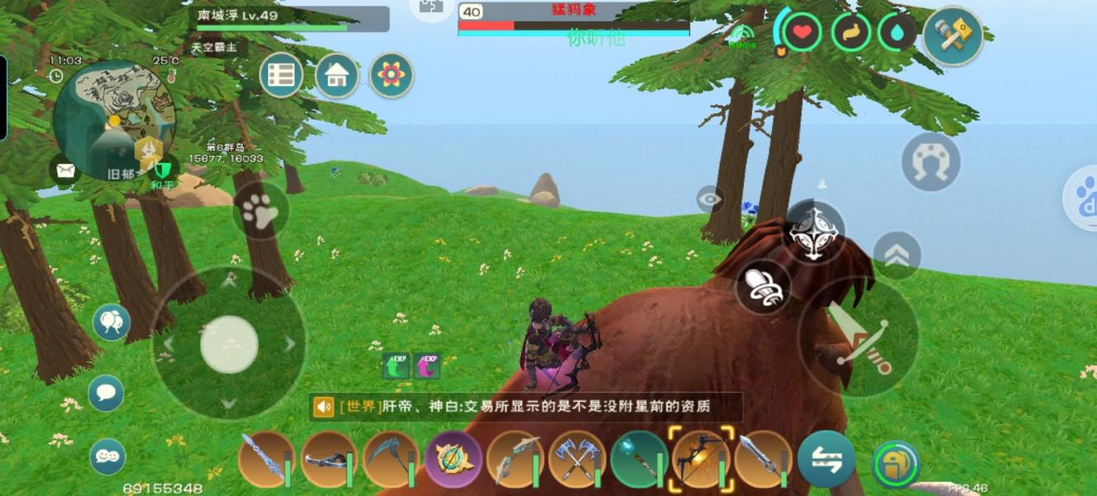Open the backpack inventory button
Image resolution: width=1097 pixels, height=496 pixels.
pos(896,462)
